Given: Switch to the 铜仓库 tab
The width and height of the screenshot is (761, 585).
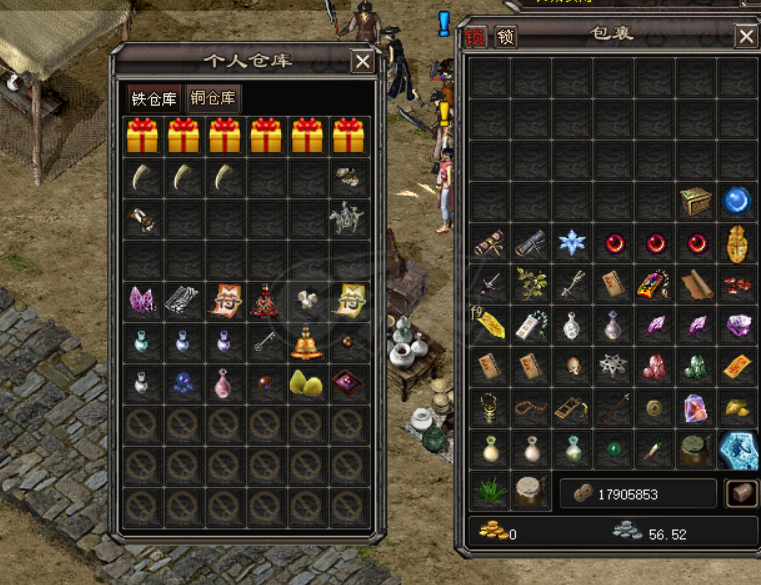Looking at the screenshot, I should pos(213,98).
